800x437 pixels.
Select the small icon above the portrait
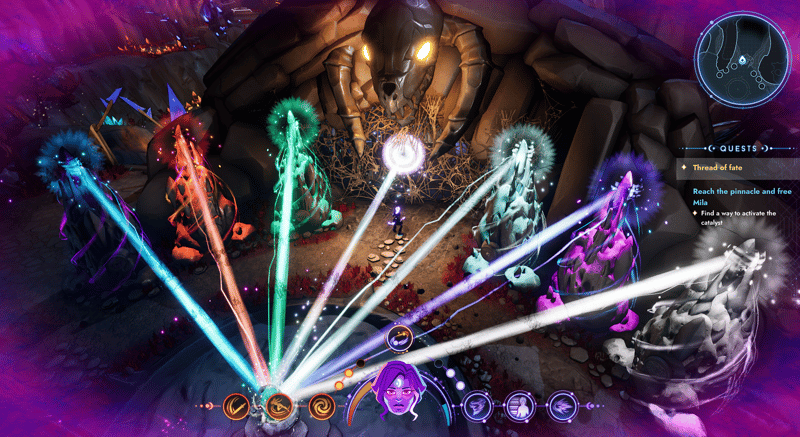click(x=400, y=340)
